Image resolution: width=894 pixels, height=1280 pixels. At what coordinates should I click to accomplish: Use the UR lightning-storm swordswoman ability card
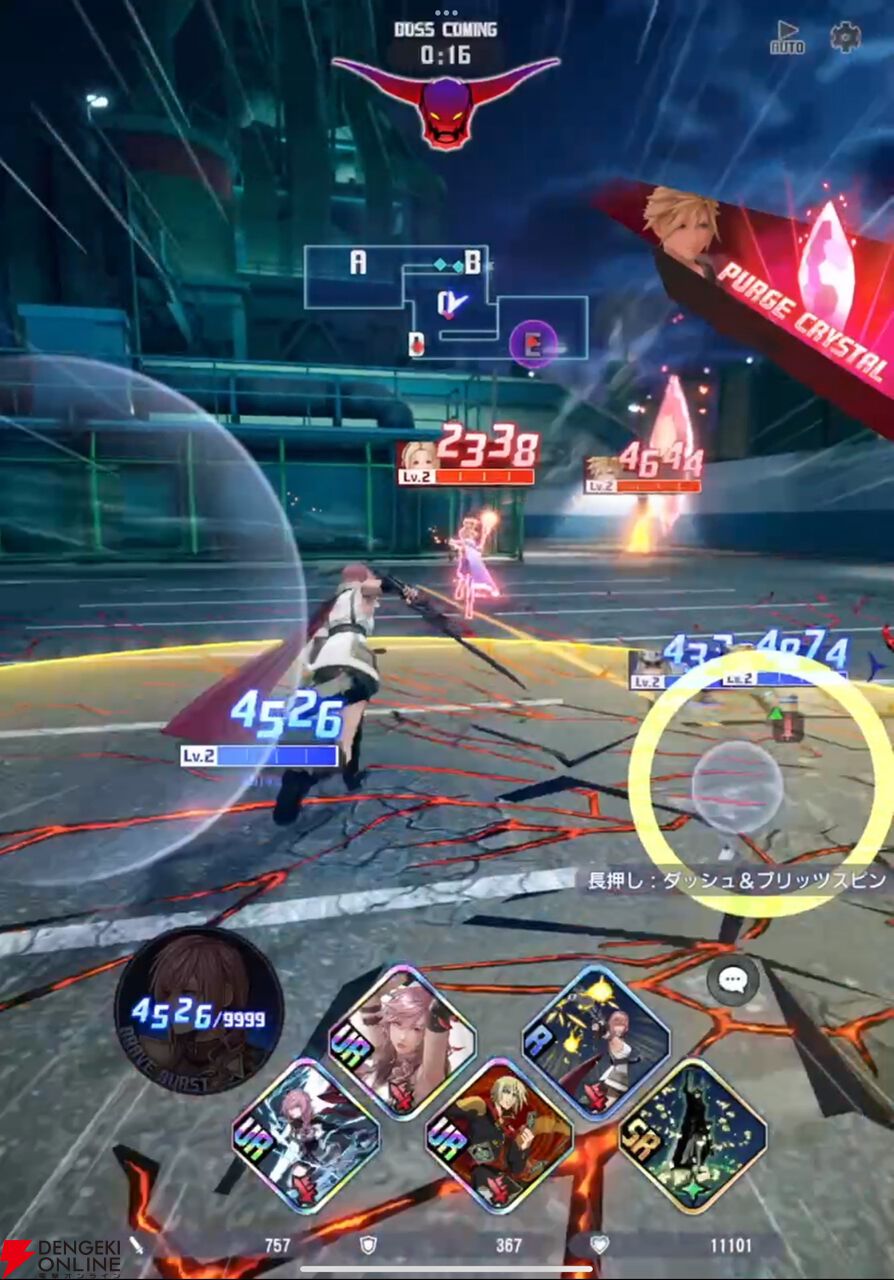pyautogui.click(x=306, y=1135)
